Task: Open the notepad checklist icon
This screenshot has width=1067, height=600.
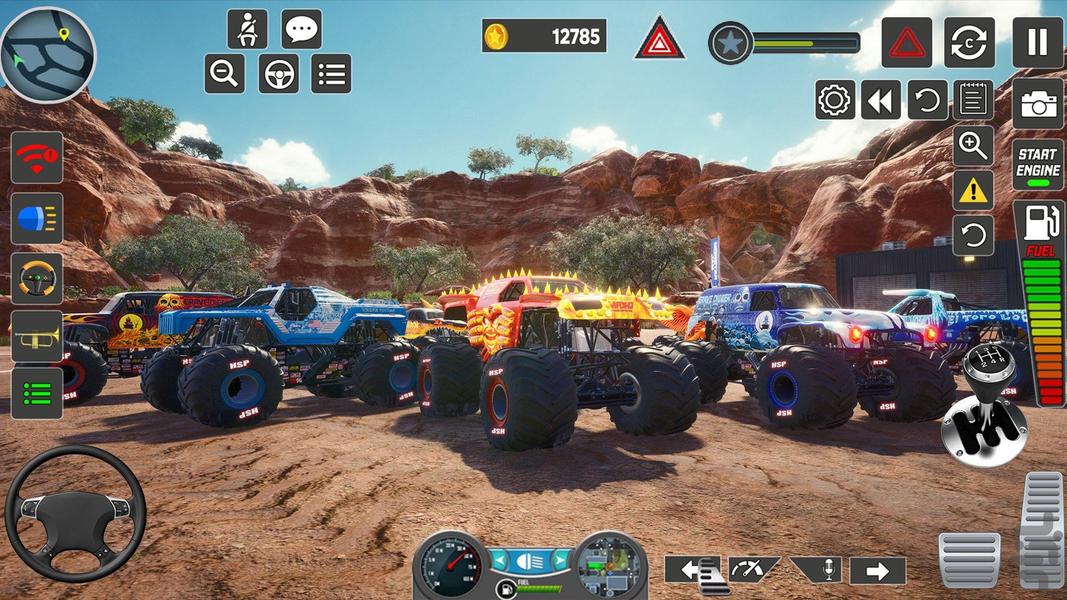Action: tap(973, 100)
